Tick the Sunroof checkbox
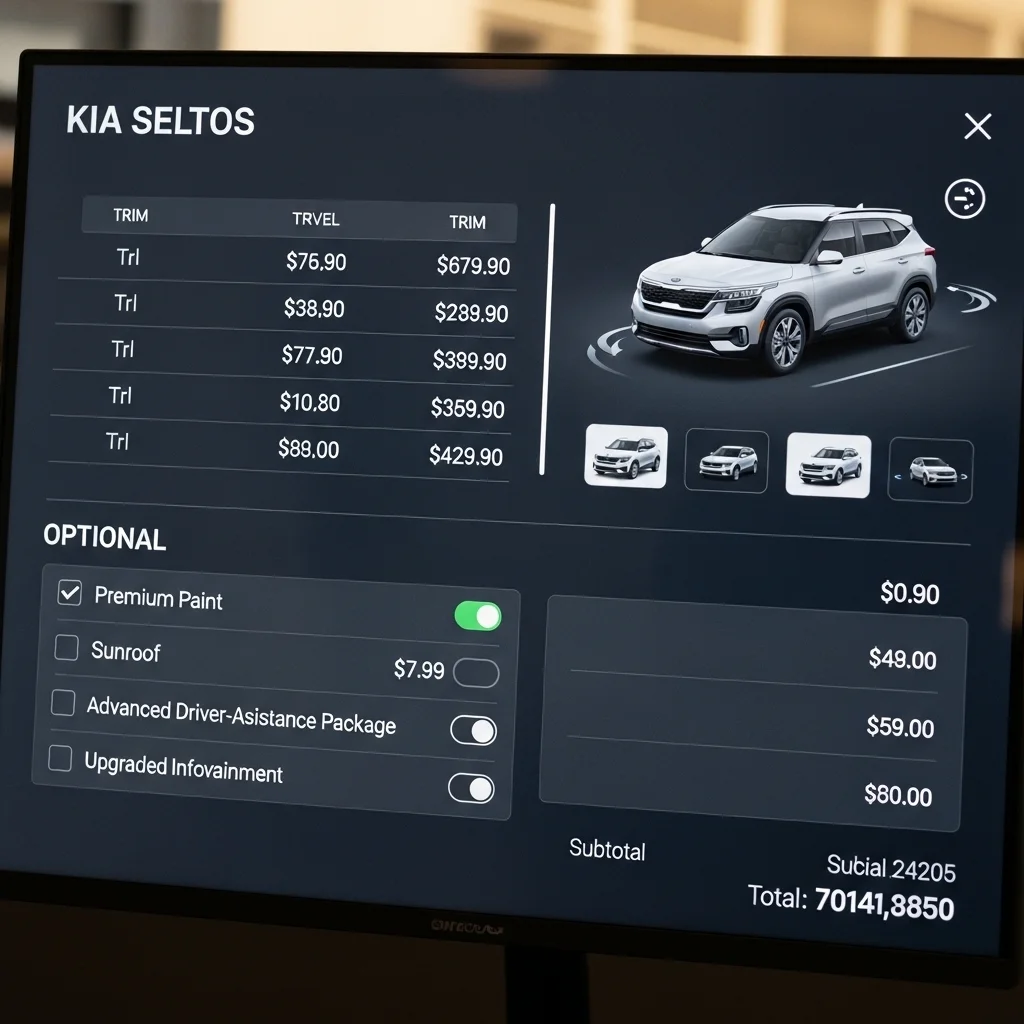Image resolution: width=1024 pixels, height=1024 pixels. [x=66, y=648]
